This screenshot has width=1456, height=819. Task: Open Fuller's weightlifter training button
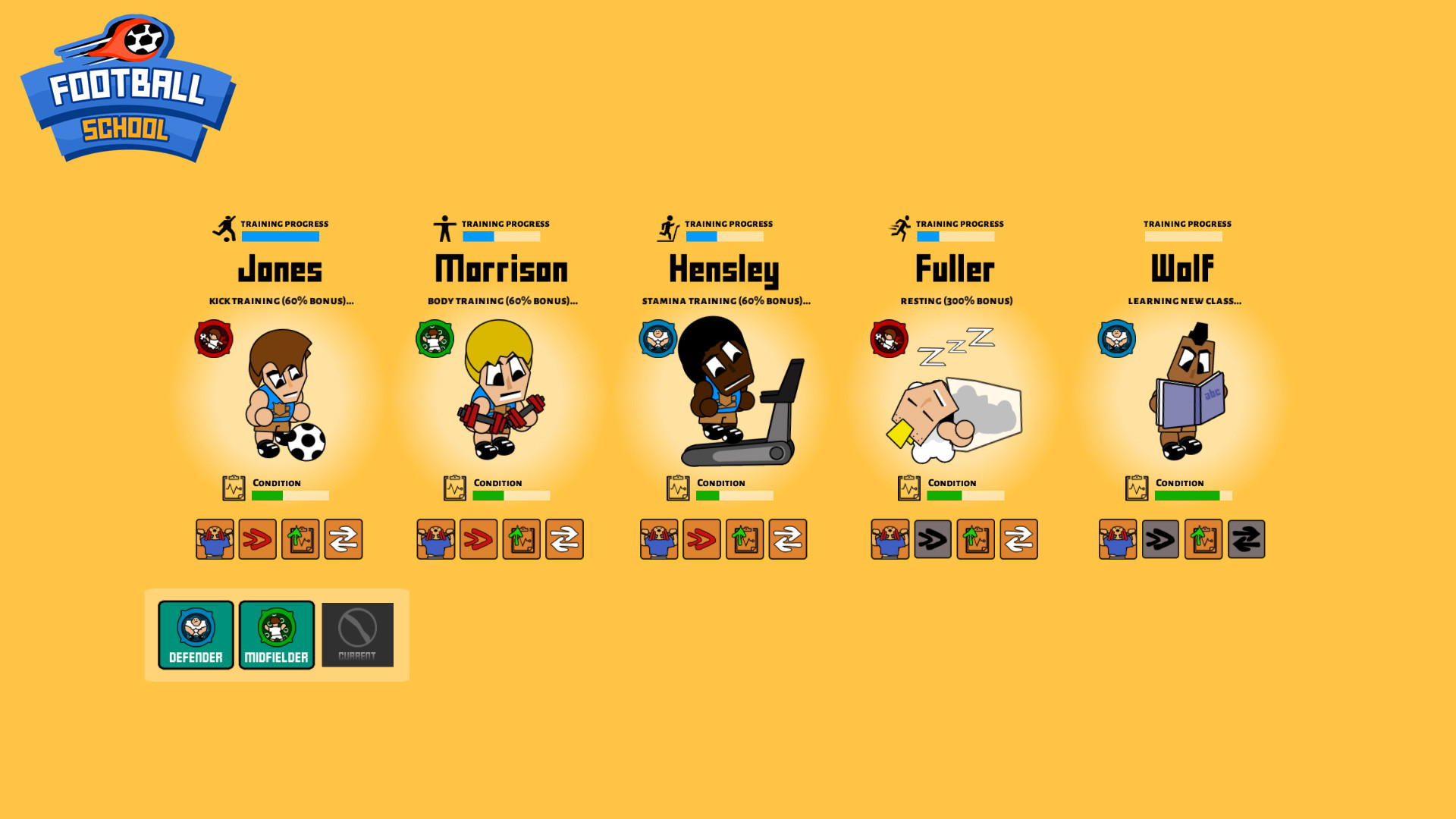[890, 539]
